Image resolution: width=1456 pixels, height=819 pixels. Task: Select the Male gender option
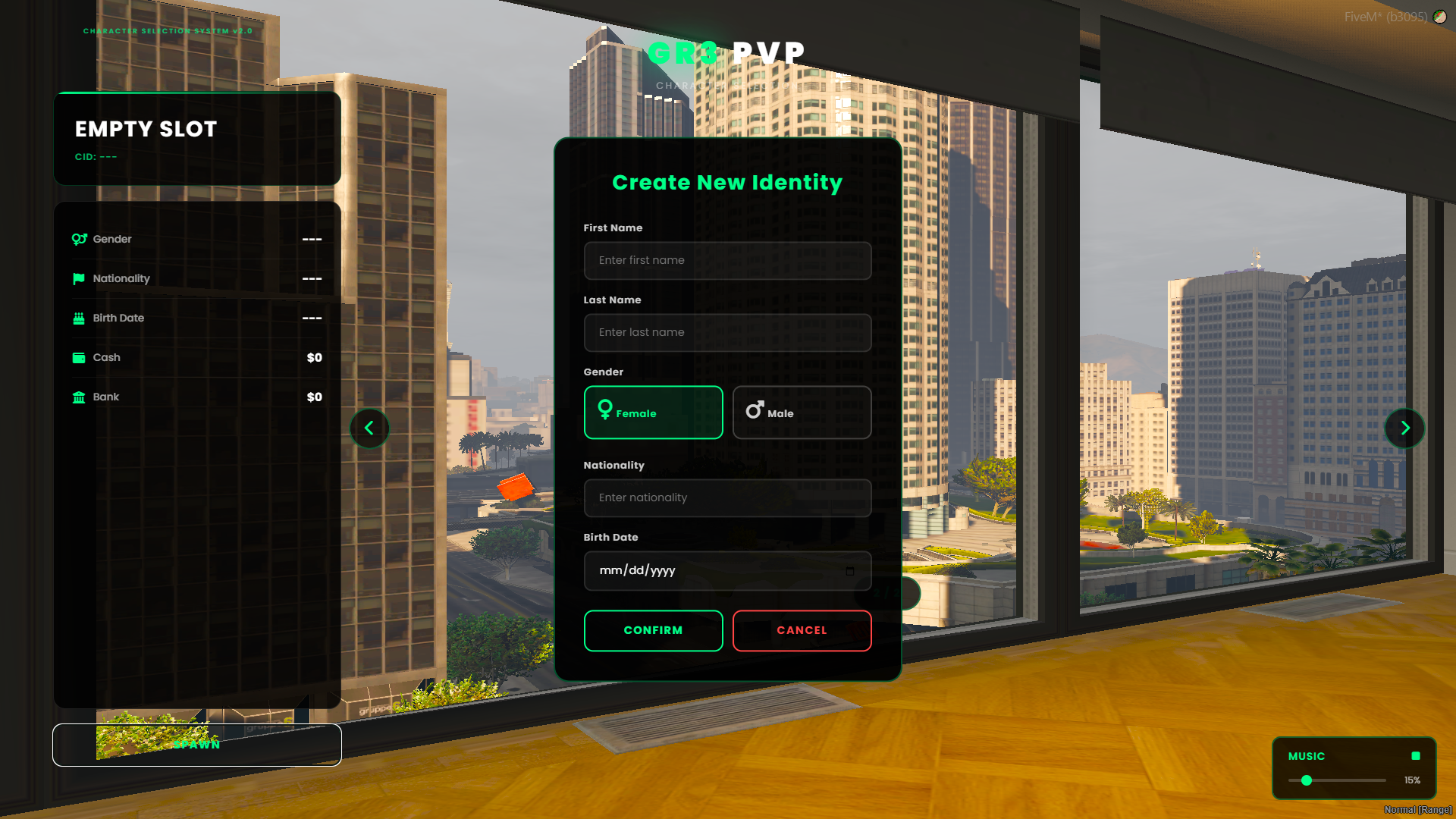(802, 413)
